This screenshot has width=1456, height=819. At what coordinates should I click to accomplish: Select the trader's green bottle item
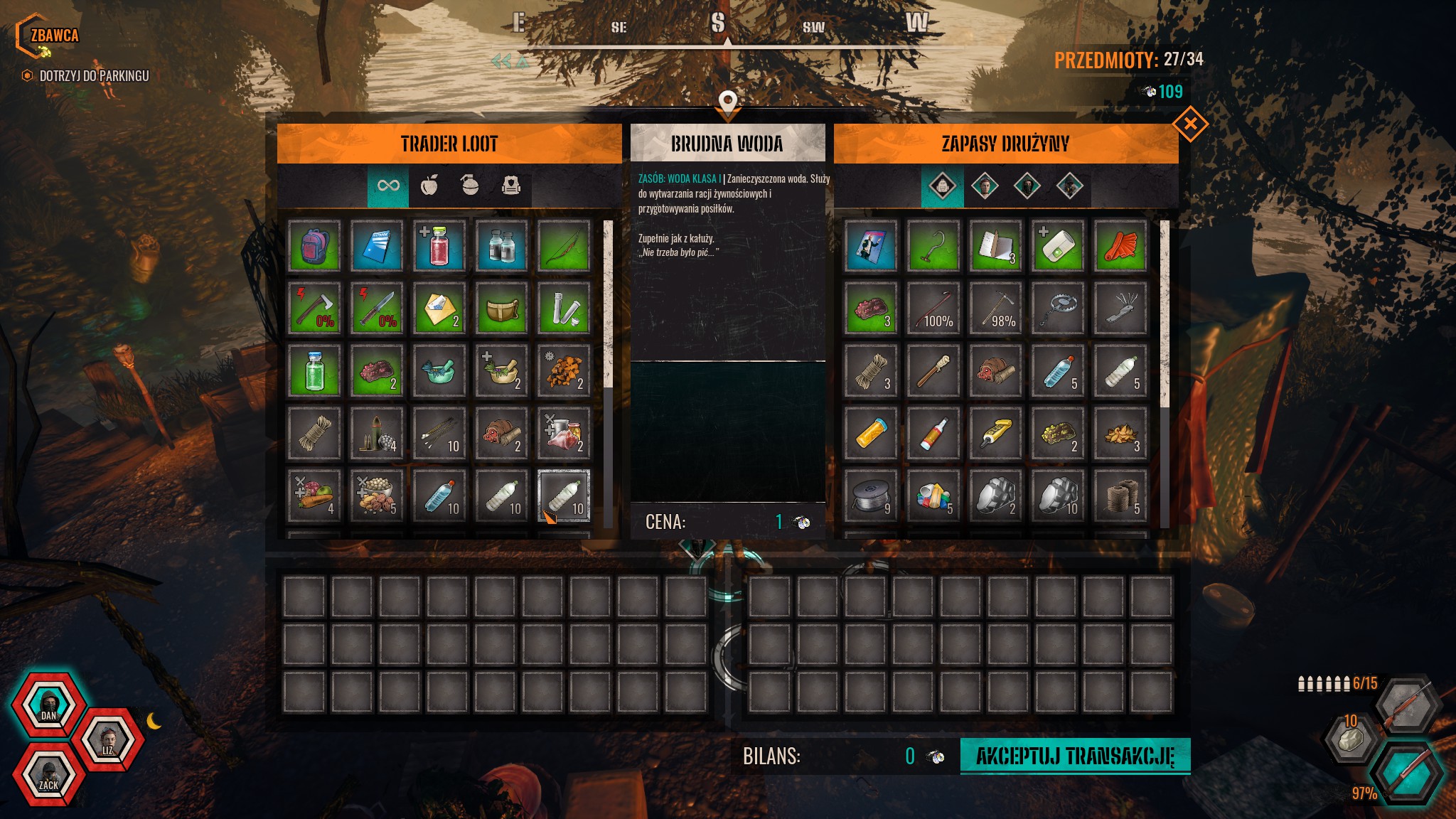[x=314, y=371]
